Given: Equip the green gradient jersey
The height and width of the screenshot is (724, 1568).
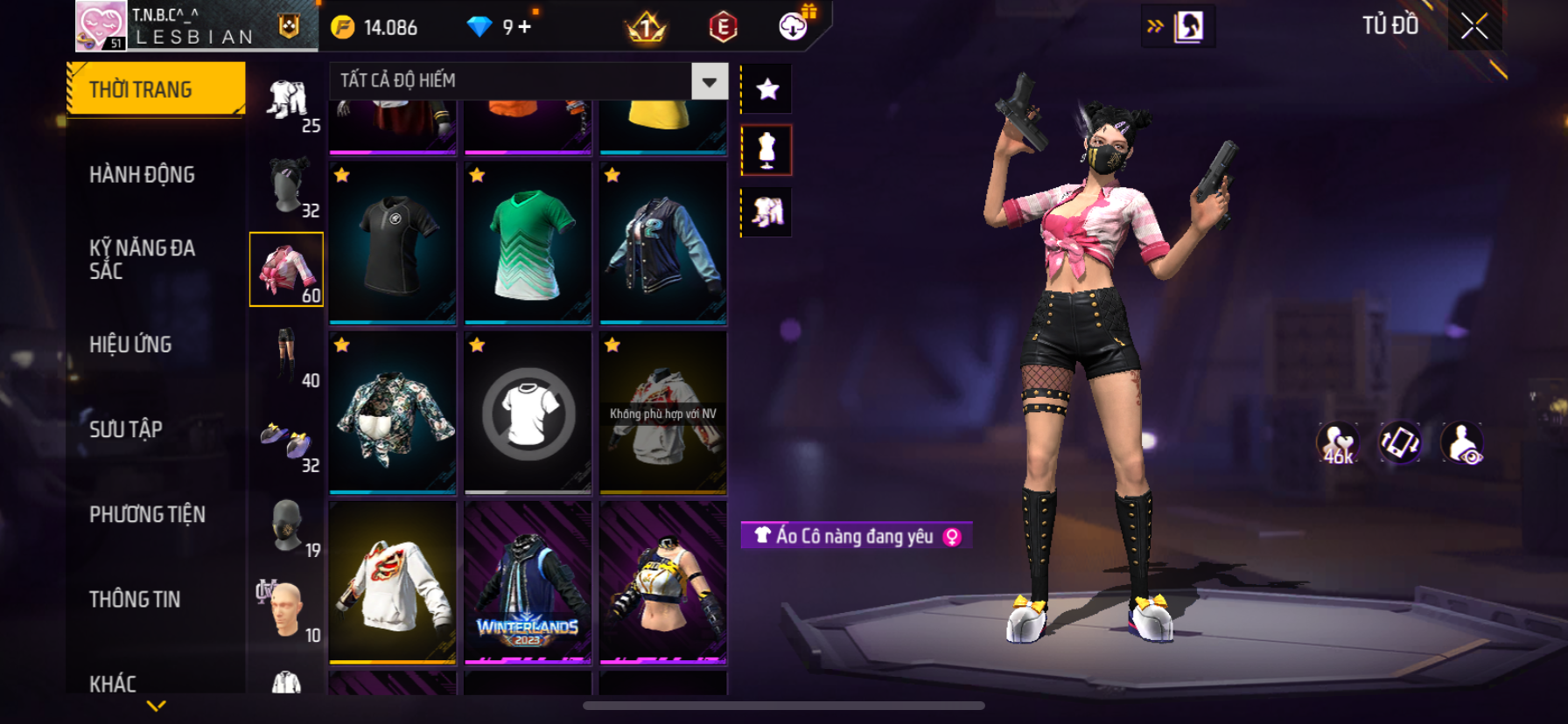Looking at the screenshot, I should point(528,242).
